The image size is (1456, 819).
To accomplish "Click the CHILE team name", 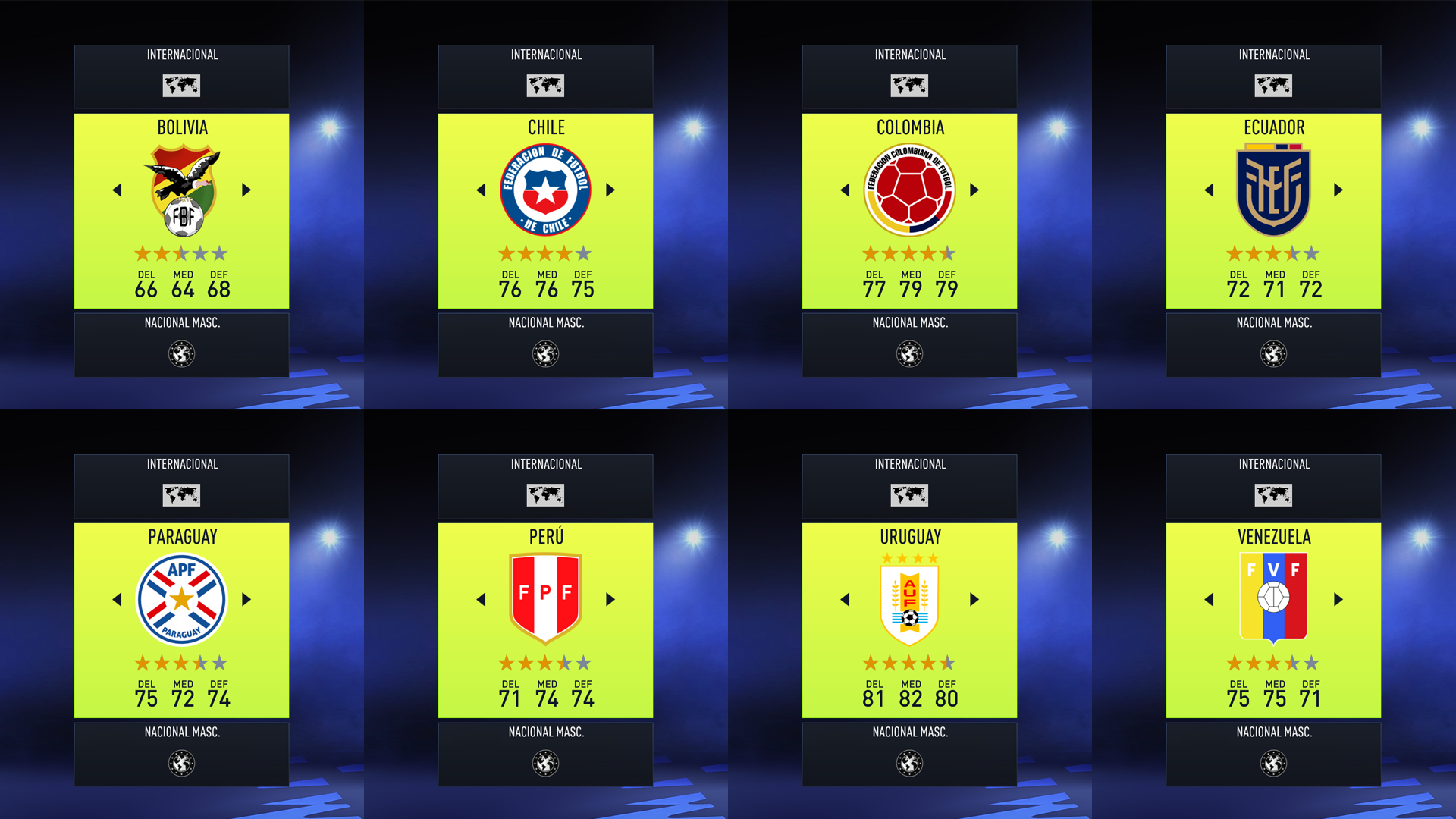I will coord(545,127).
